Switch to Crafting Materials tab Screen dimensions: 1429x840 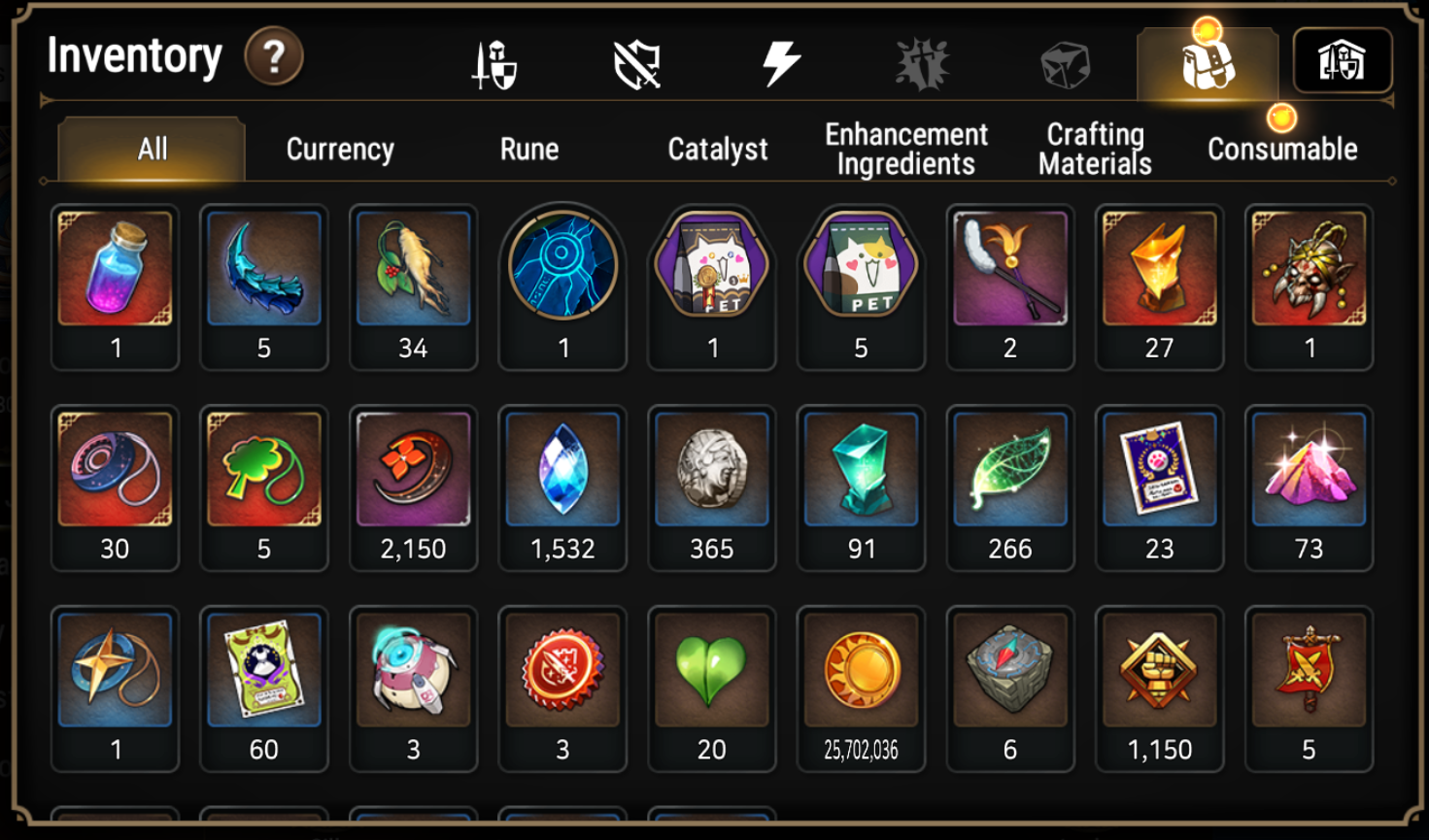1095,150
